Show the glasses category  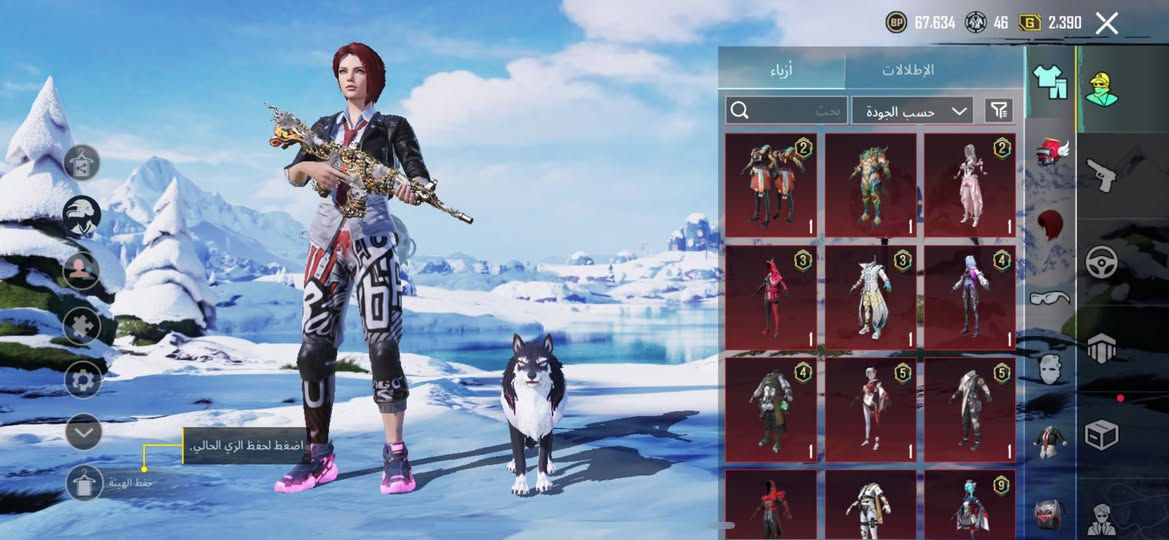coord(1050,297)
